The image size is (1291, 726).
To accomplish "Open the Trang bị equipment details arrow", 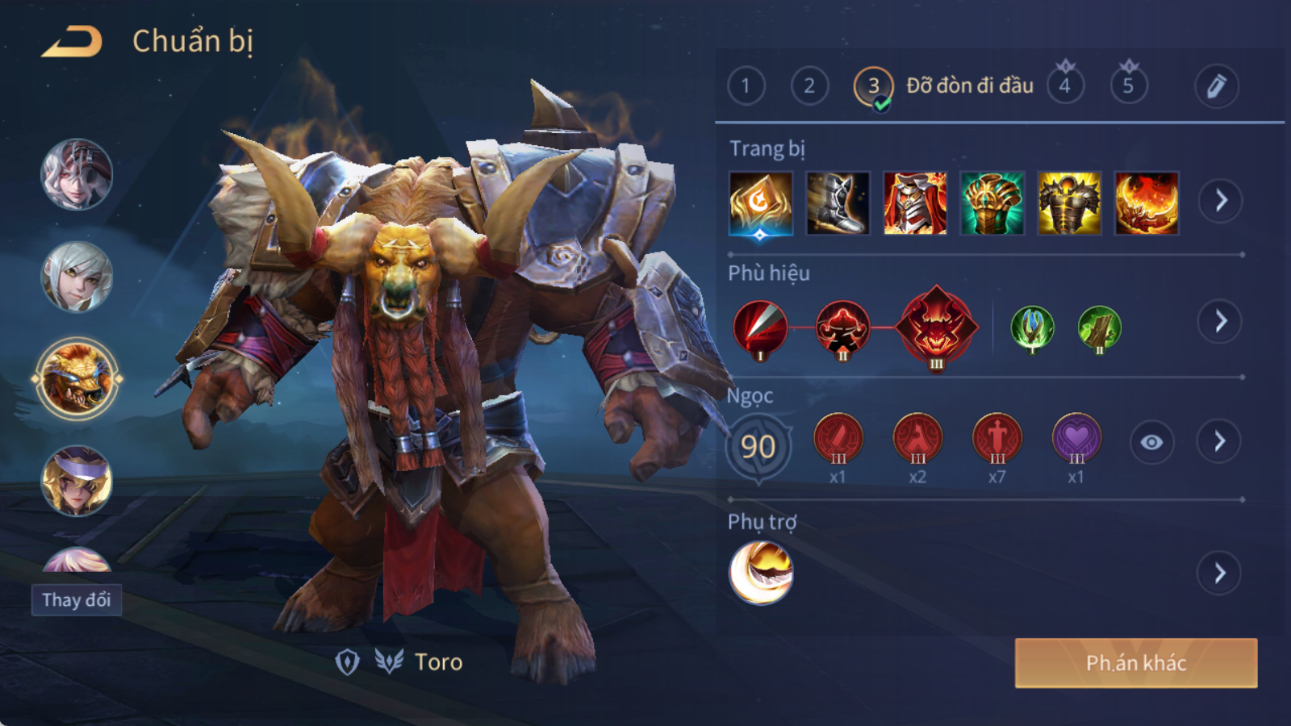I will 1220,201.
